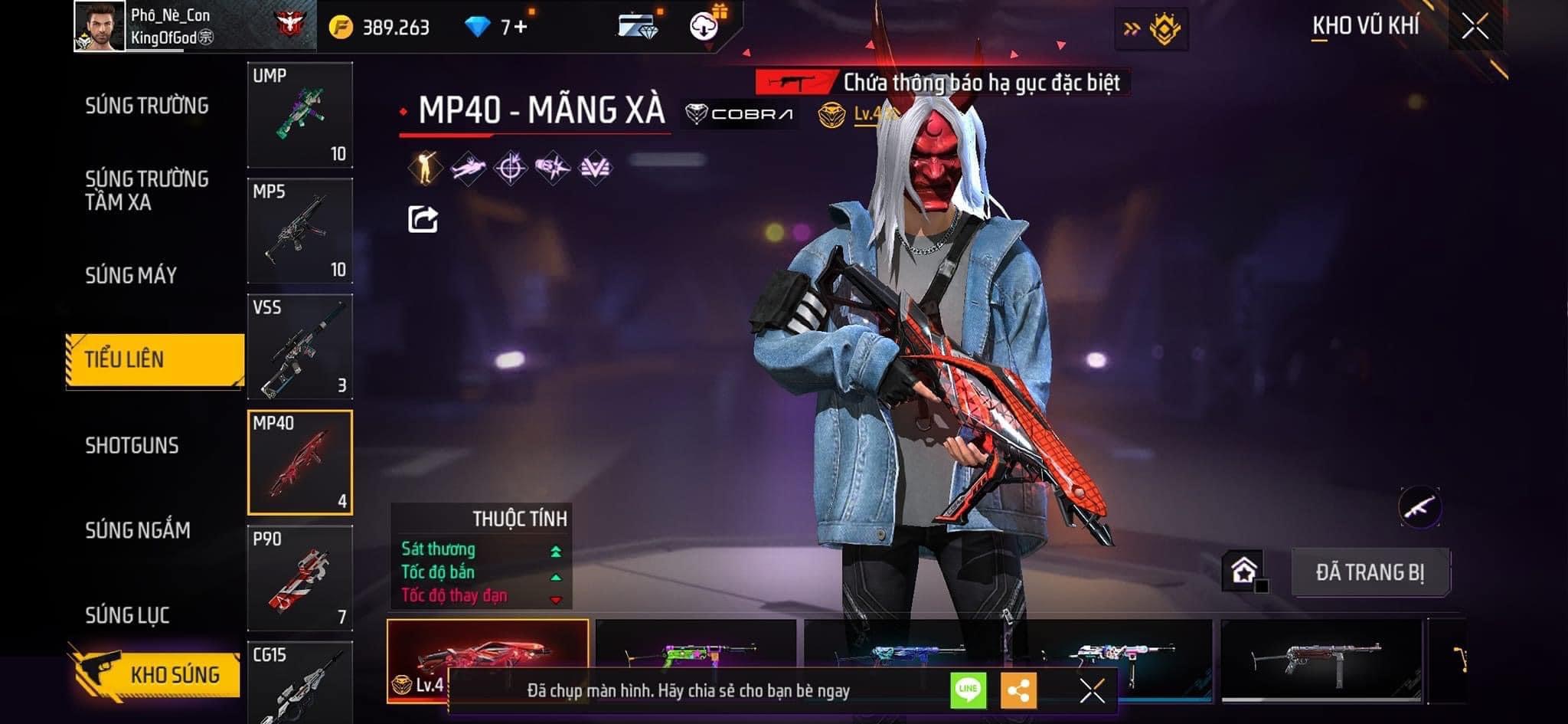Share screenshot via LINE app

(968, 690)
